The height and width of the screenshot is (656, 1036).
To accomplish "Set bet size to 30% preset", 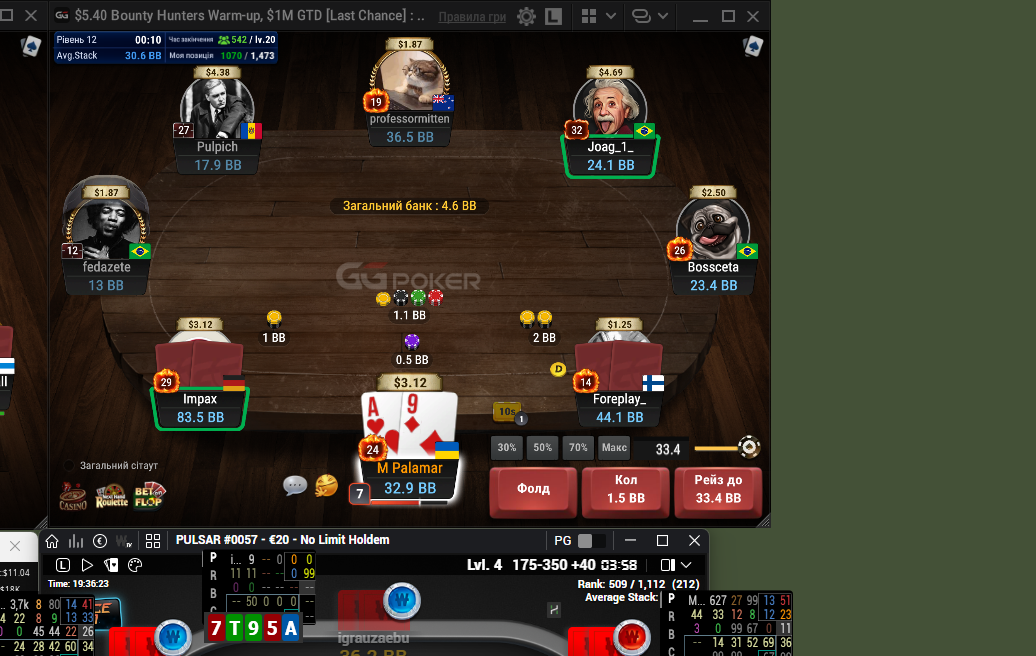I will point(507,448).
